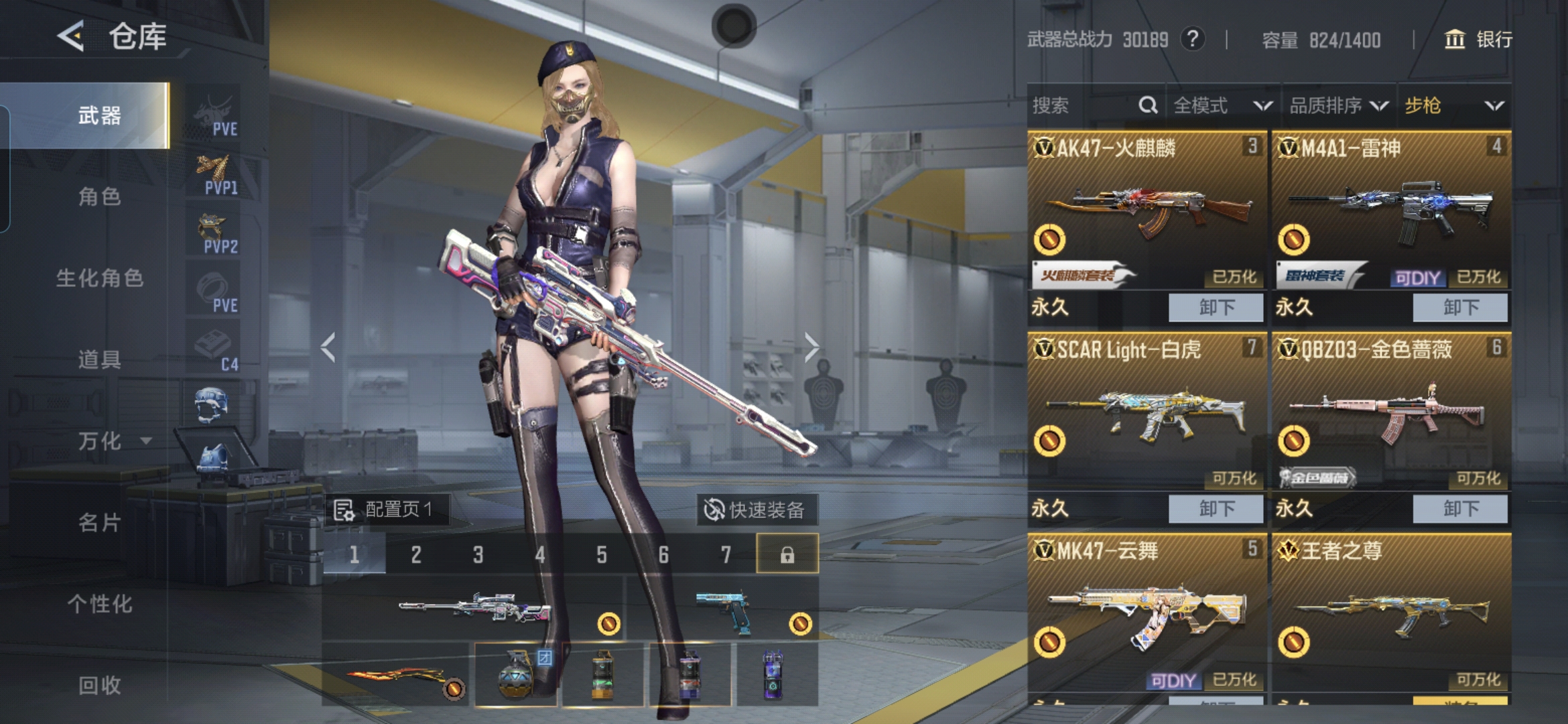Go back using the arrow beside 仓库
Screen dimensions: 1568x724
point(71,36)
